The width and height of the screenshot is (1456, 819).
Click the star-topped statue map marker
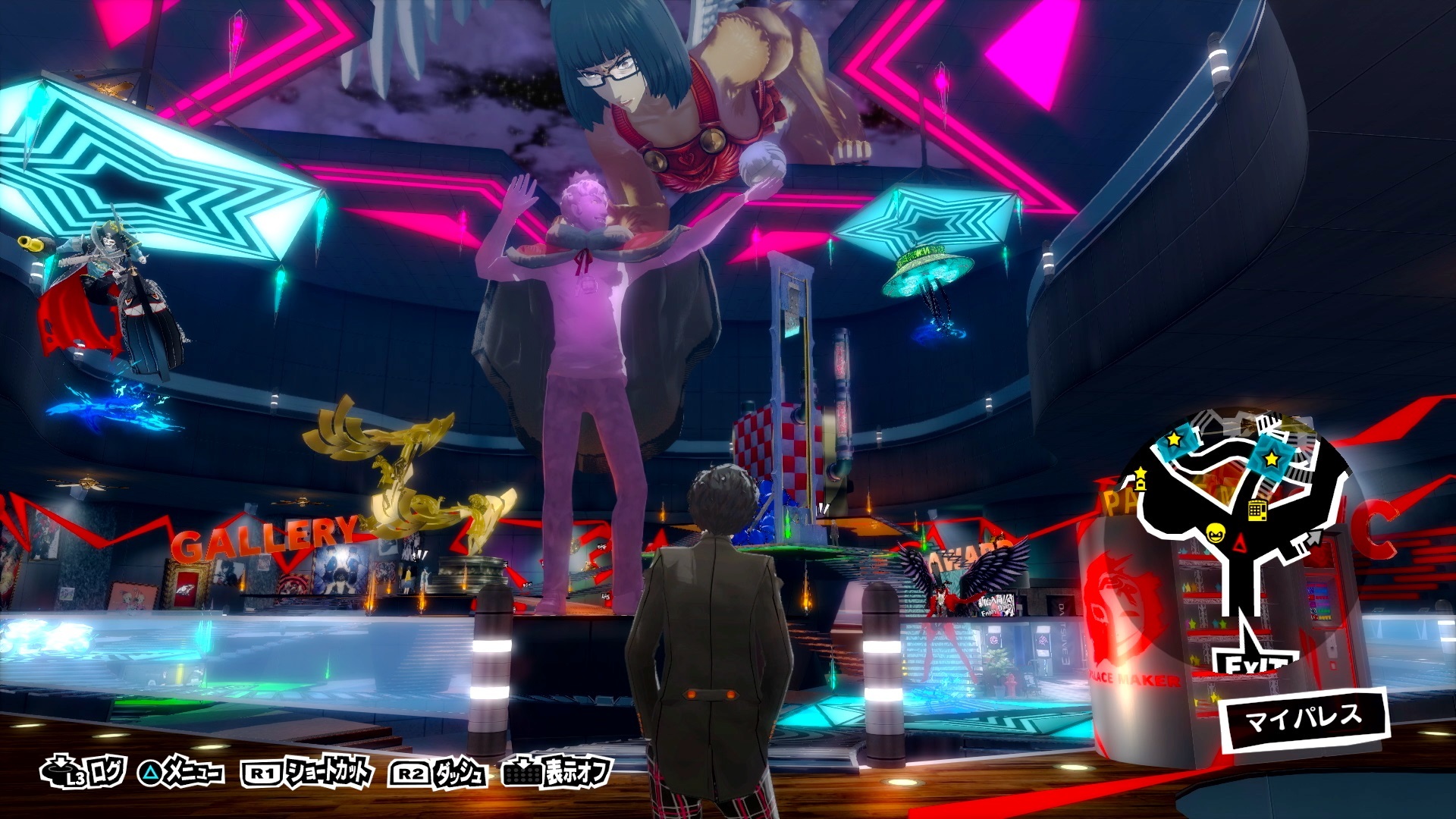point(1140,480)
